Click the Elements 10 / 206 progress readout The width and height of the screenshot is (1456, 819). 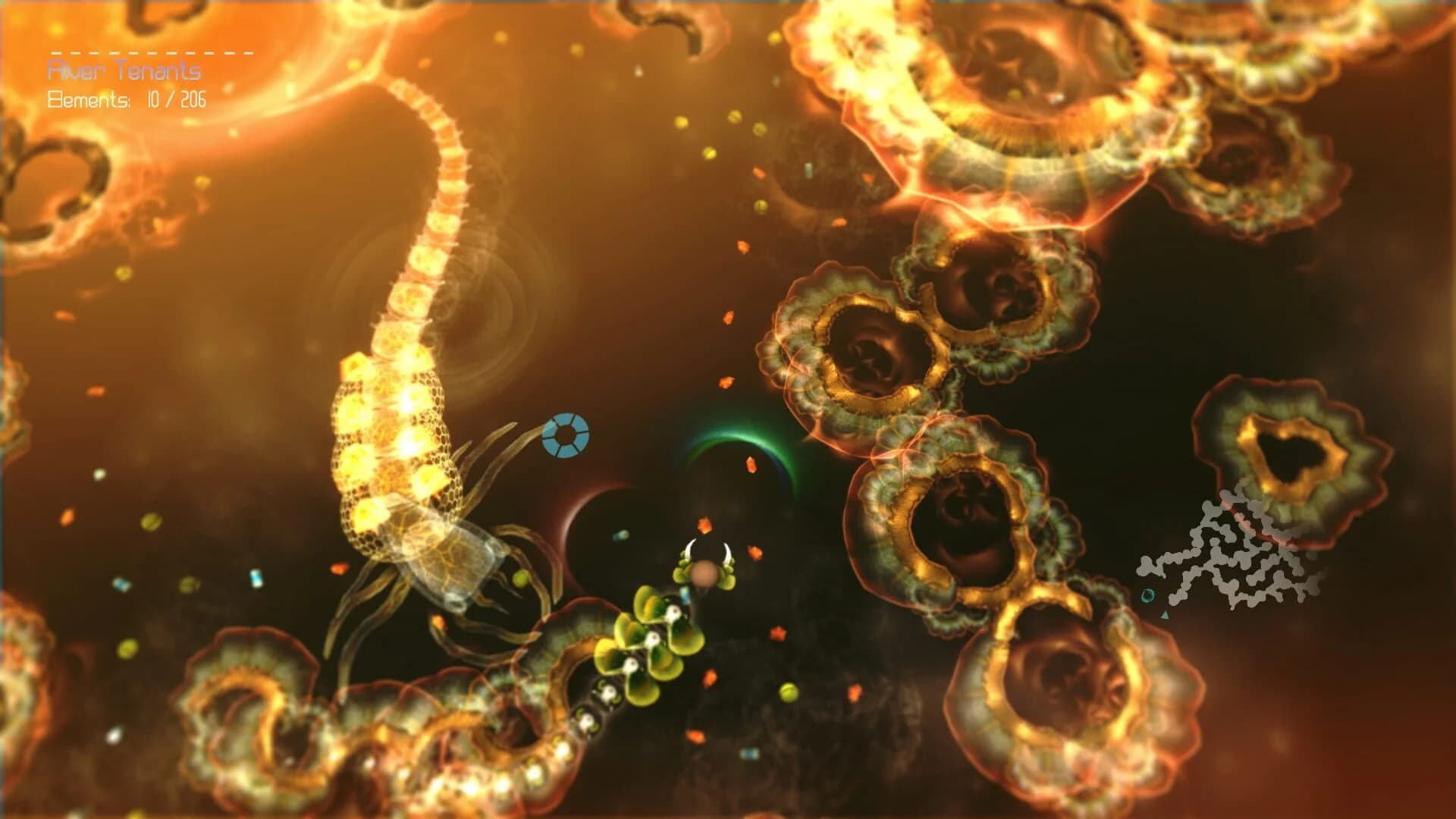click(176, 99)
